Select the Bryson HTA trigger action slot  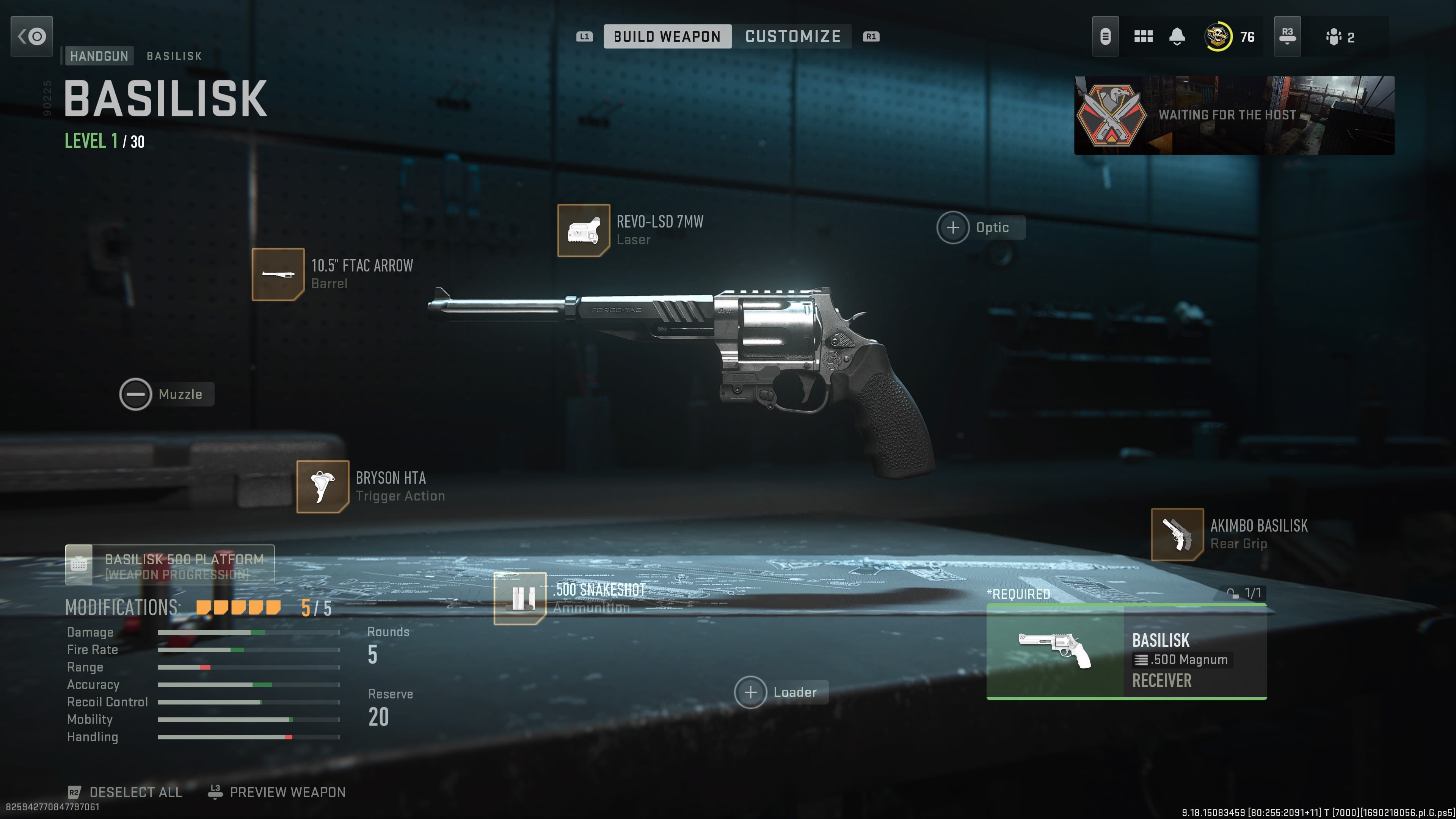click(x=323, y=486)
